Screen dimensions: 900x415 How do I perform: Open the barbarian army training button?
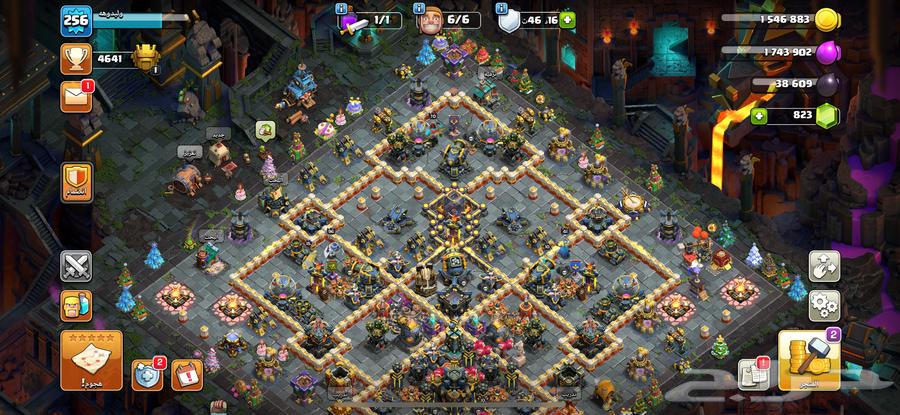(x=76, y=305)
